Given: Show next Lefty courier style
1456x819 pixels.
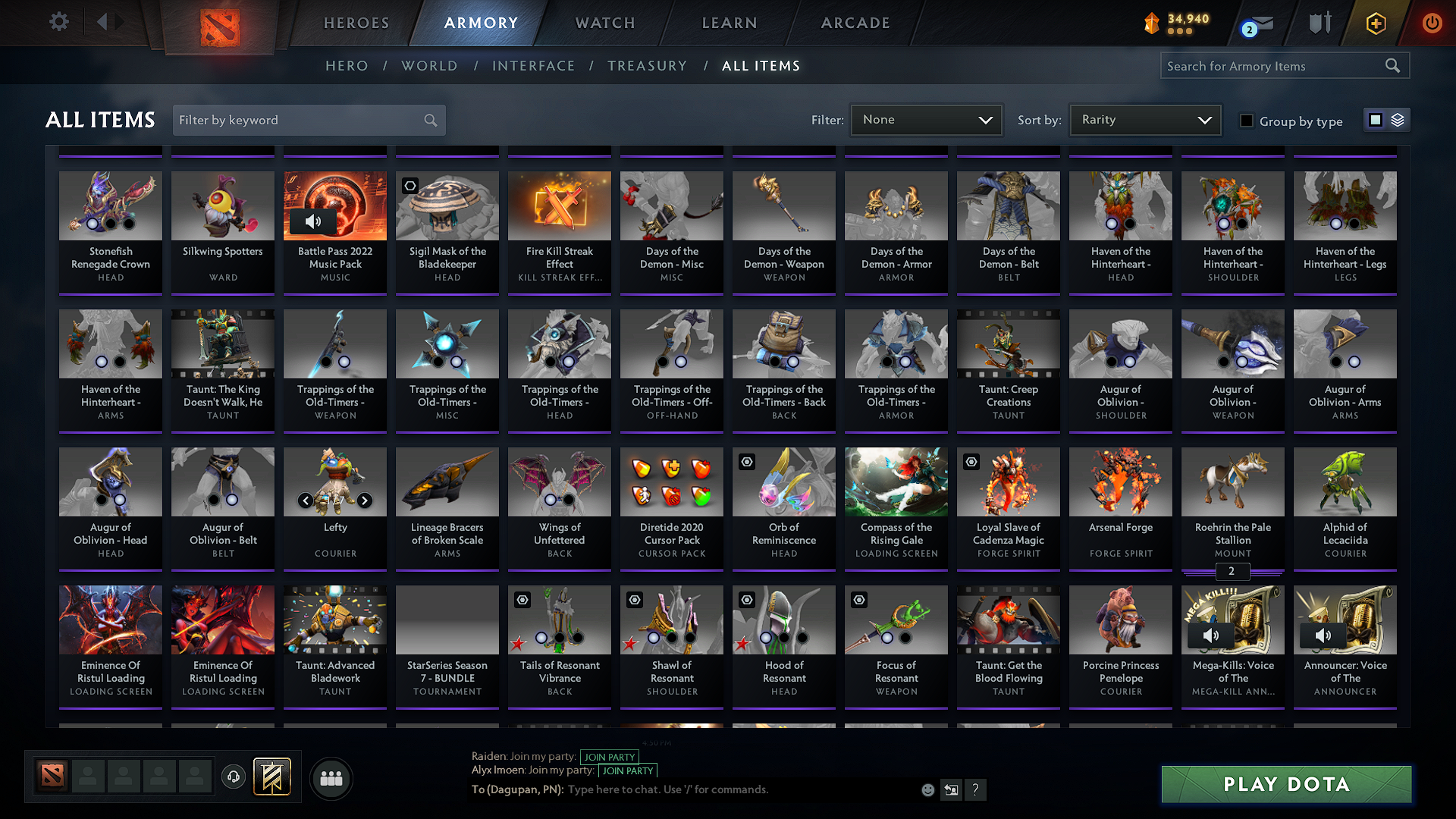Looking at the screenshot, I should pyautogui.click(x=365, y=500).
